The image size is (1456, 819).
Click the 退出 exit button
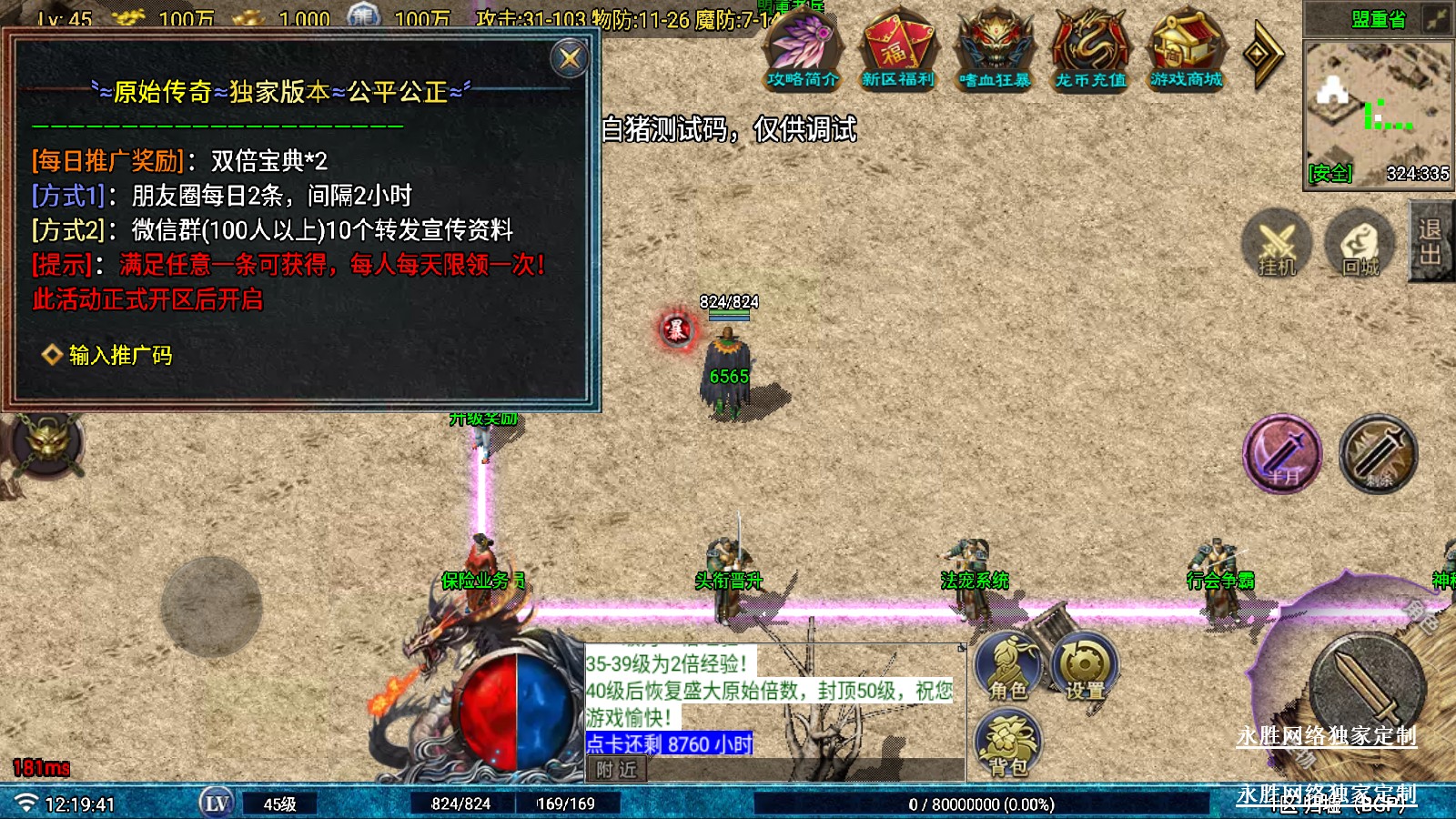[x=1431, y=242]
